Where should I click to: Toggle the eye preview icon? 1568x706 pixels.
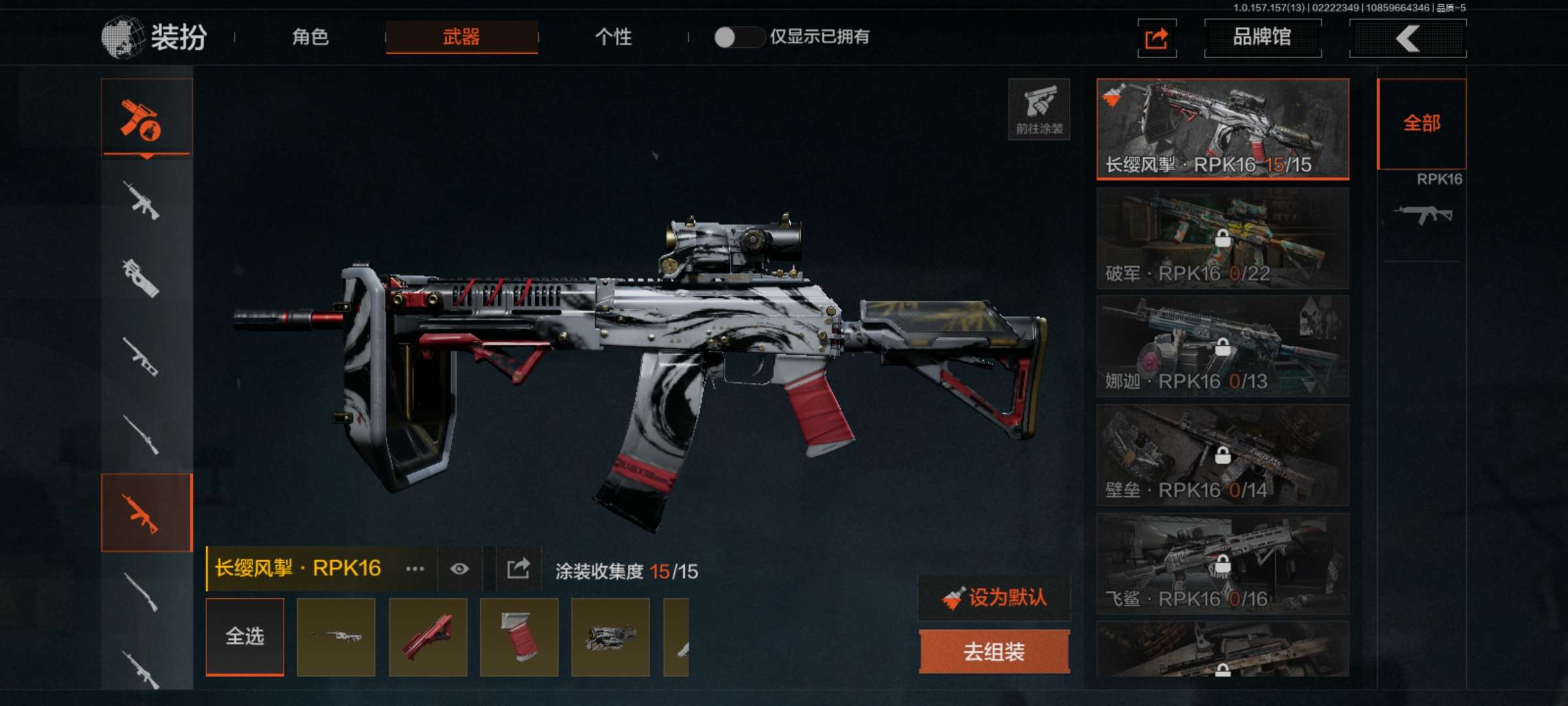(x=459, y=569)
